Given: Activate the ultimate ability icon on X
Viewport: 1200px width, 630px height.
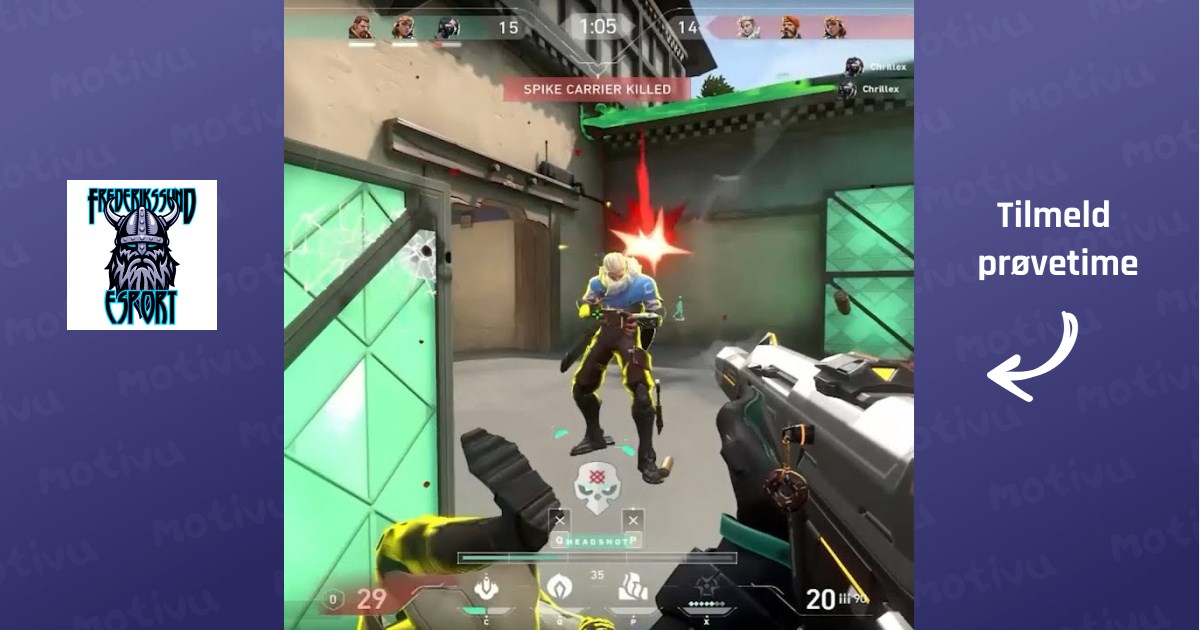Looking at the screenshot, I should [x=707, y=589].
